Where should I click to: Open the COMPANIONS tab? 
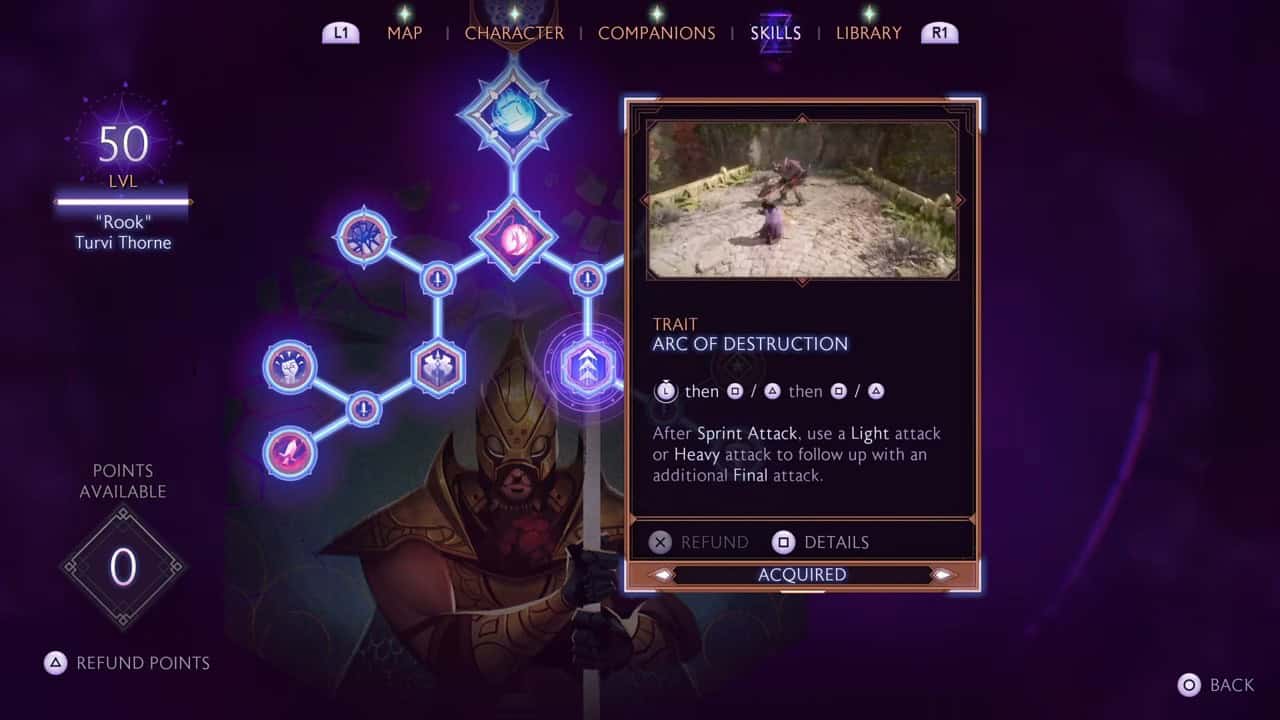click(657, 32)
